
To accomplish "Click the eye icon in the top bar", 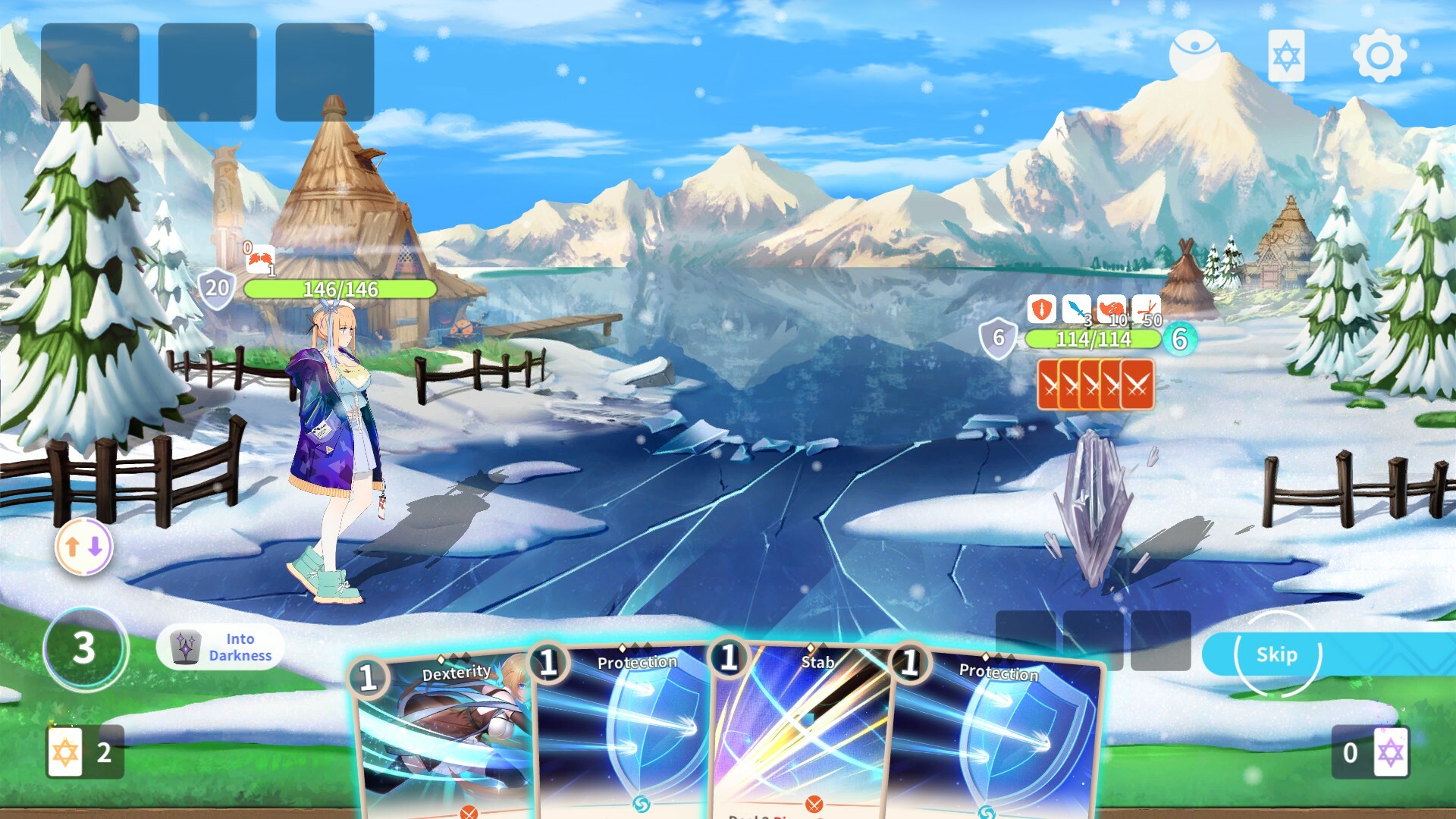I will click(x=1193, y=51).
